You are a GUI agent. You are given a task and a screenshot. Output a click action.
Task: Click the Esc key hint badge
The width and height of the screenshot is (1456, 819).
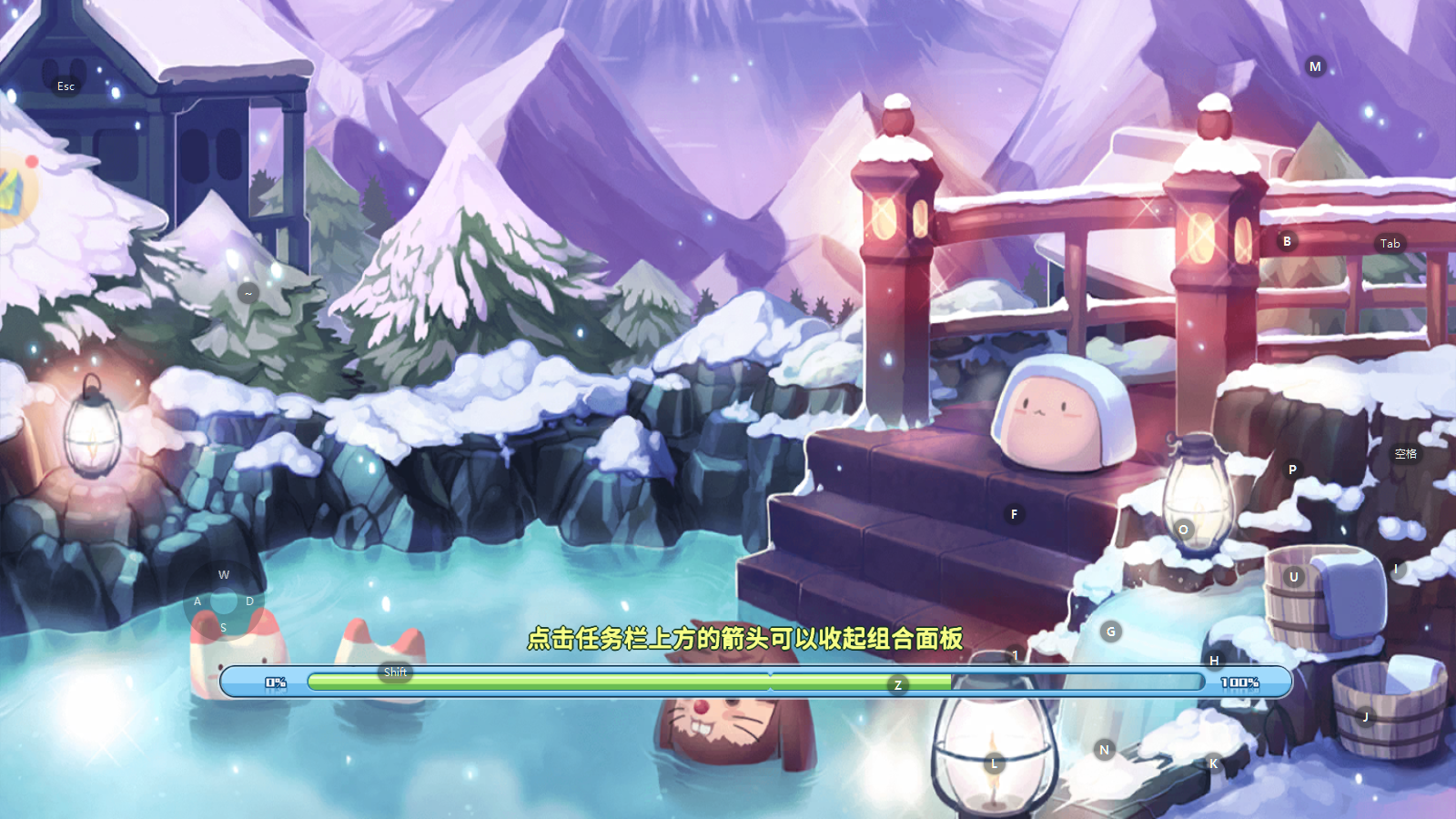point(66,86)
